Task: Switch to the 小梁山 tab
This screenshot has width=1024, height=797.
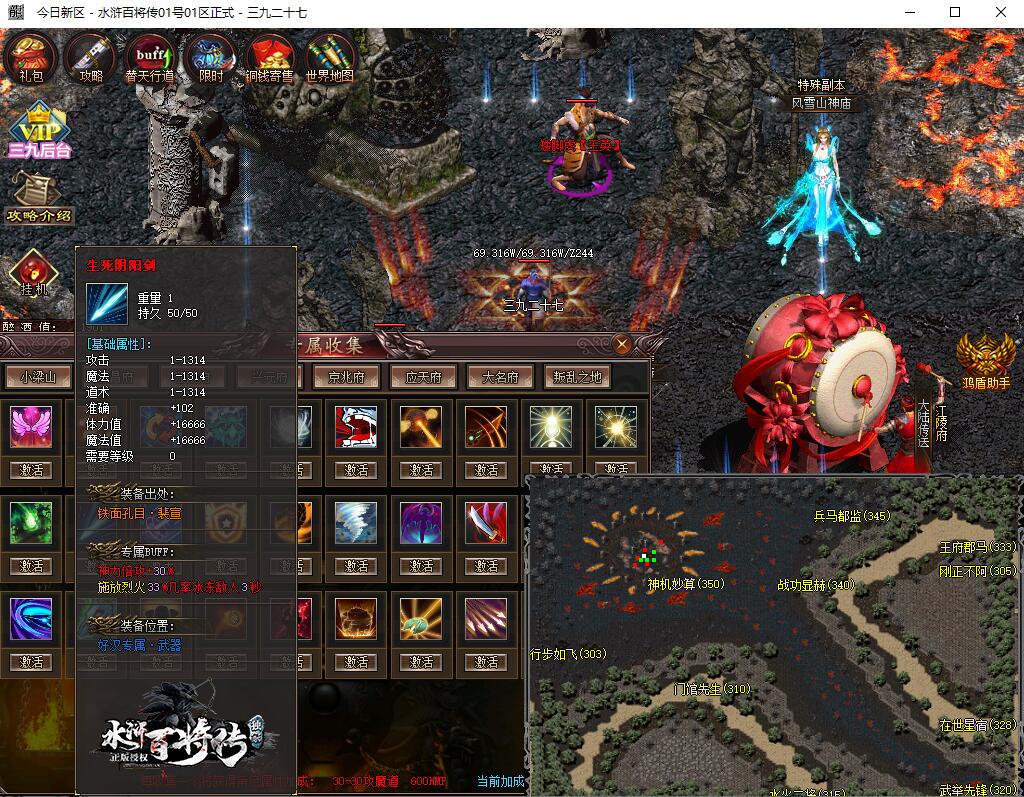Action: [x=38, y=377]
